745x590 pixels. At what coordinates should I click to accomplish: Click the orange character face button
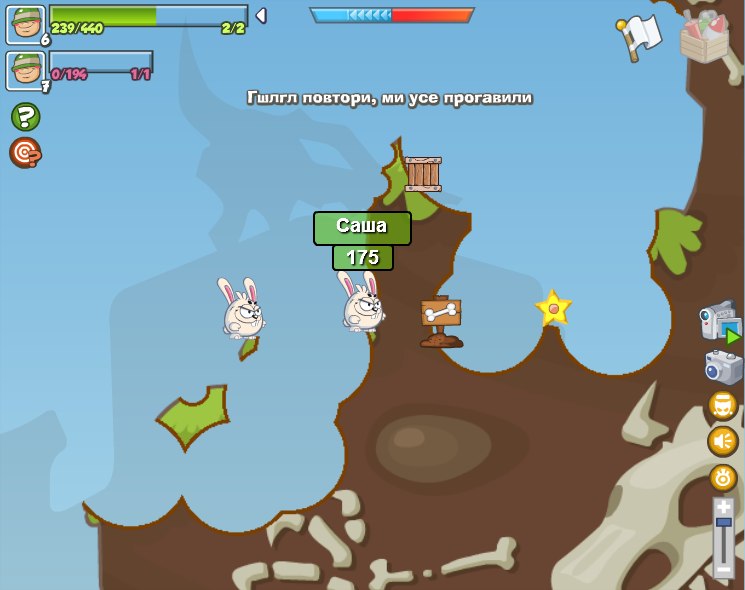pos(723,405)
